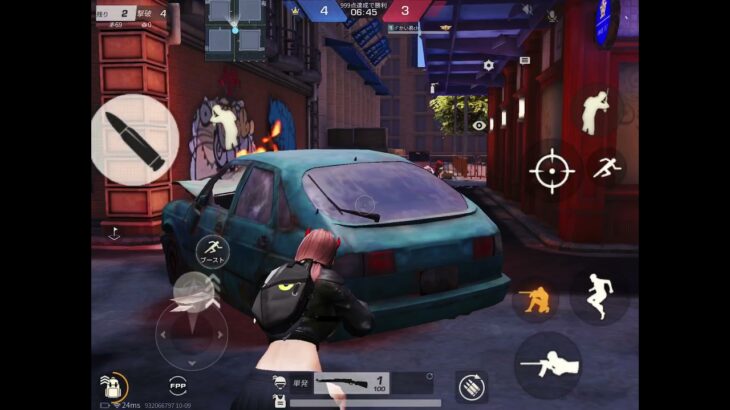Tap the running figure sprint icon

tap(606, 168)
